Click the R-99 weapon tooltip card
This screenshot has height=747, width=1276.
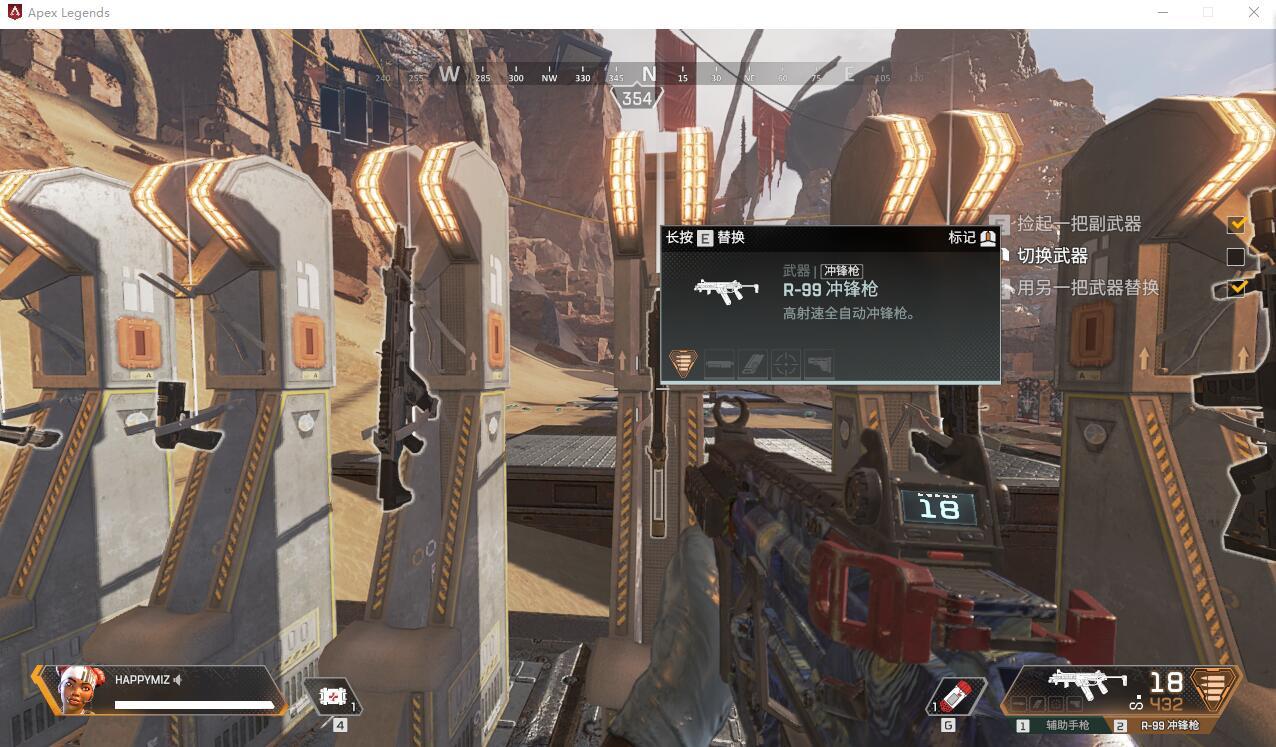830,304
